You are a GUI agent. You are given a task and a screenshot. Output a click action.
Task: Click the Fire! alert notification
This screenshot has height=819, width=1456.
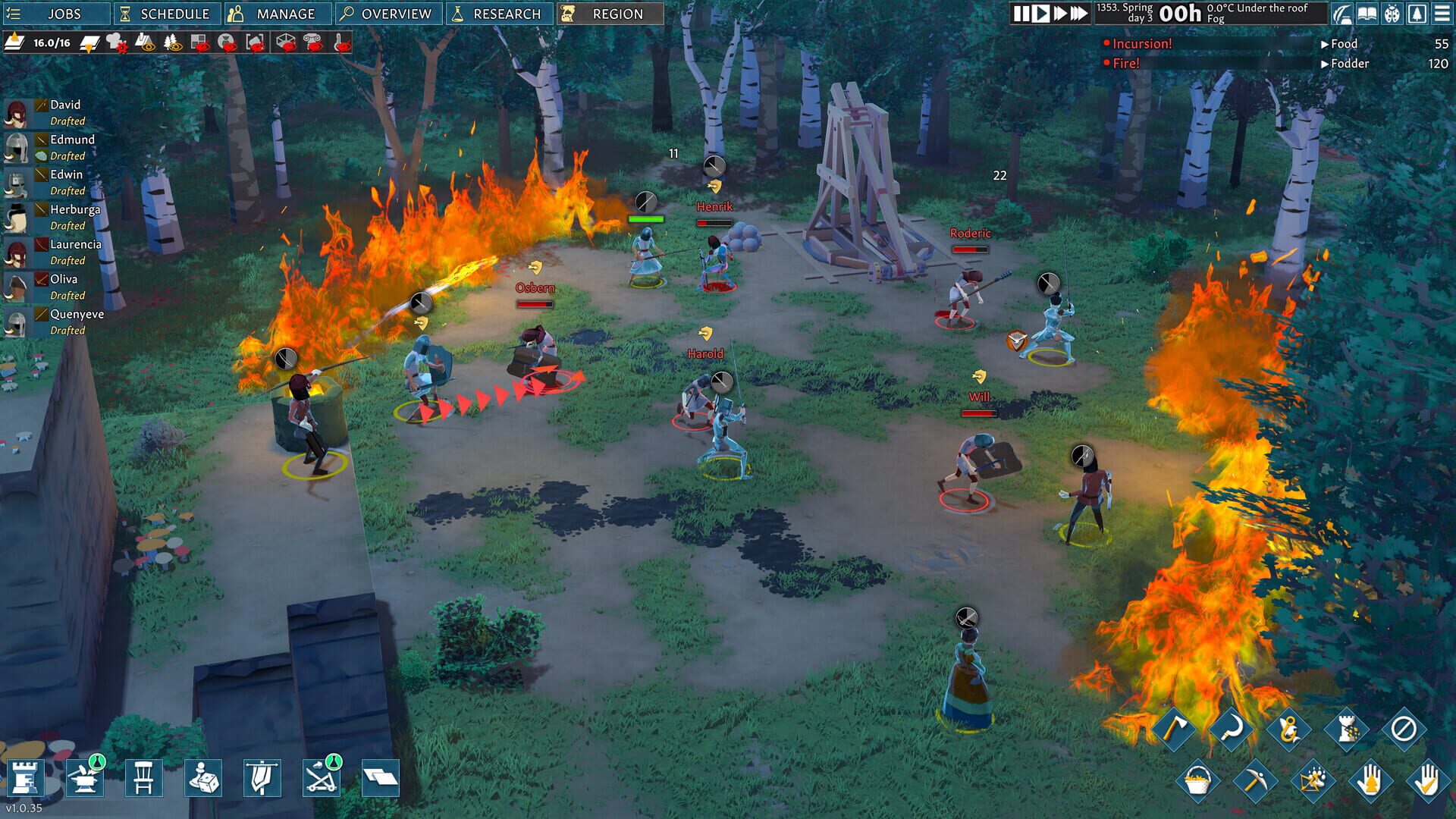click(x=1128, y=64)
